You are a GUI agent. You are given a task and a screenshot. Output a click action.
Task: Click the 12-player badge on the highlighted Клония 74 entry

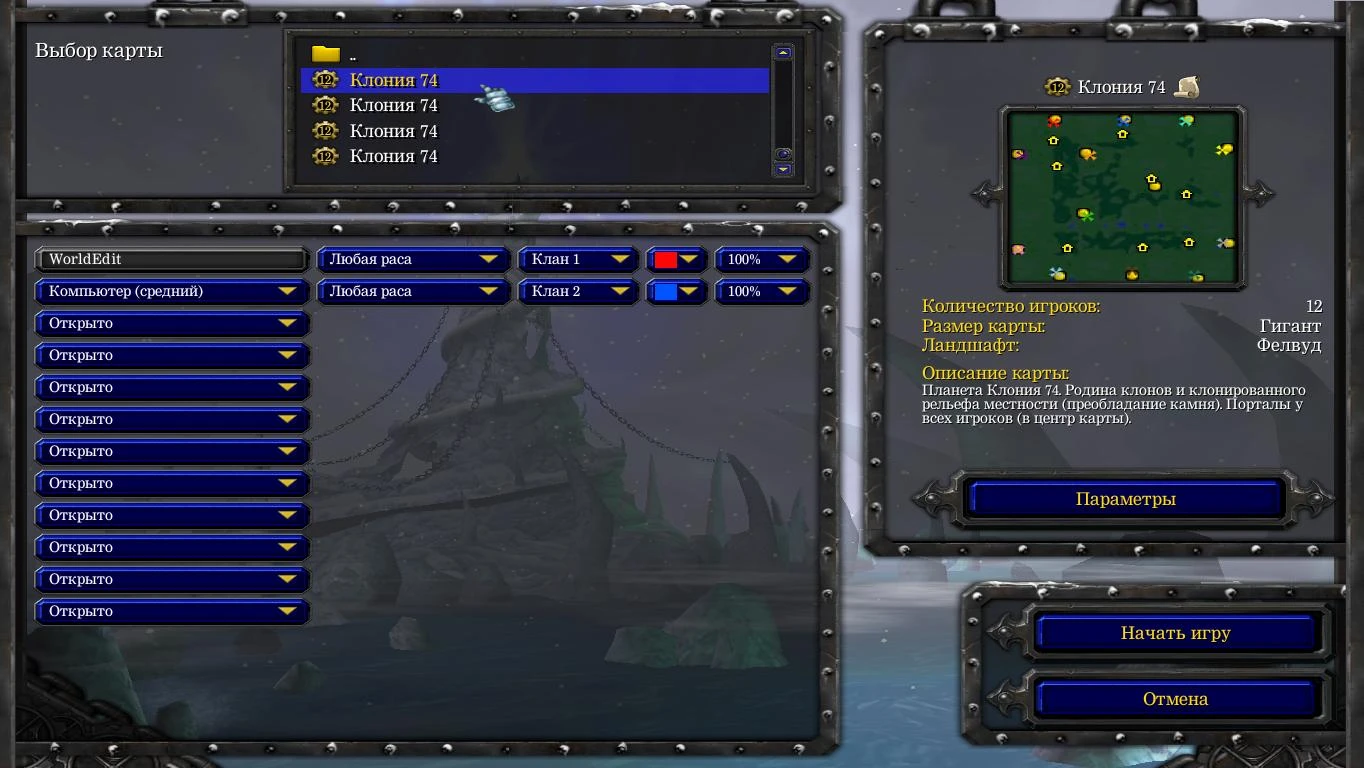pos(324,80)
